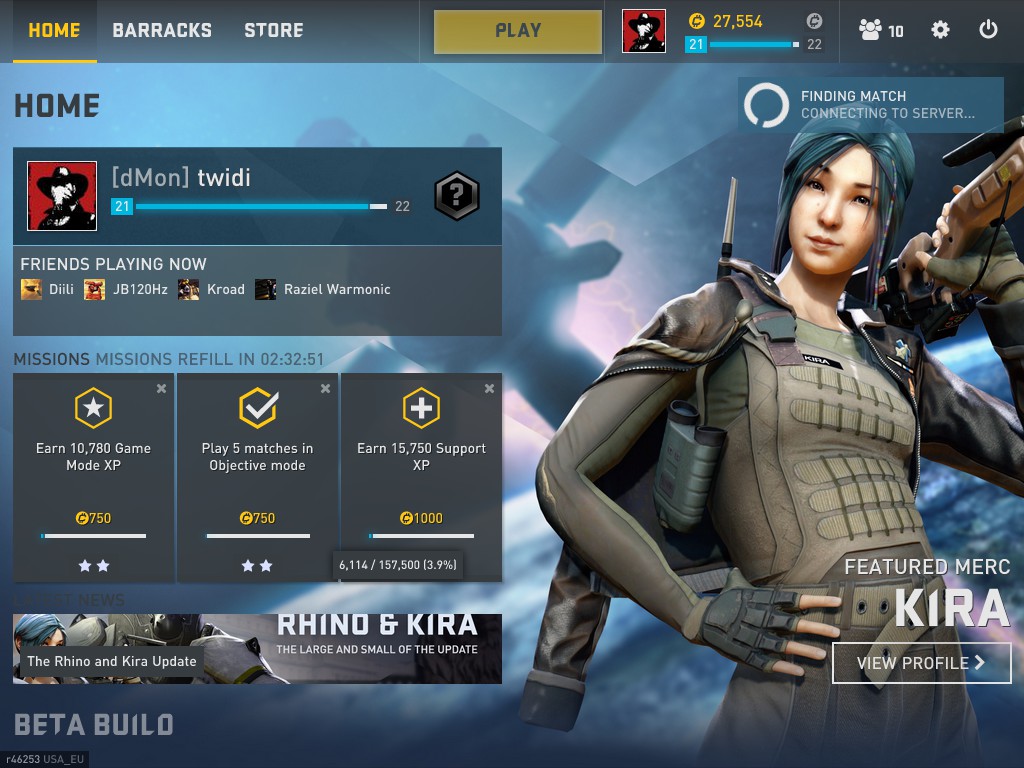1024x768 pixels.
Task: Click the top bar profile avatar
Action: pos(643,31)
